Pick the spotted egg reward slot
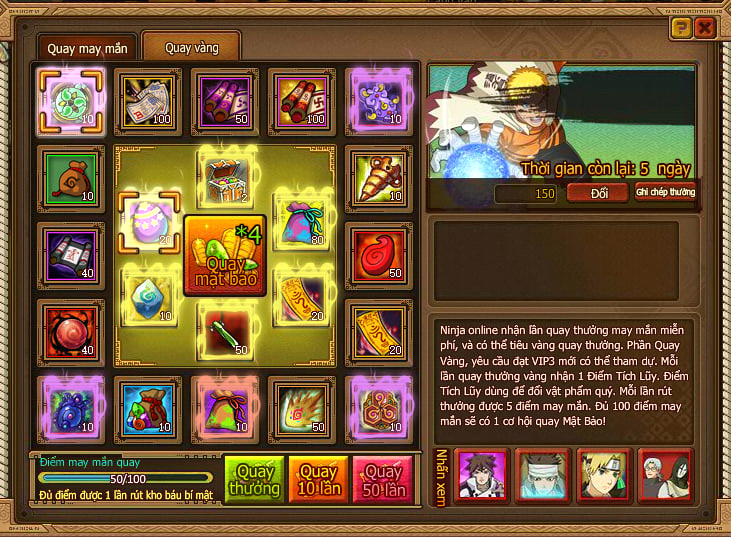The height and width of the screenshot is (537, 731). (148, 218)
